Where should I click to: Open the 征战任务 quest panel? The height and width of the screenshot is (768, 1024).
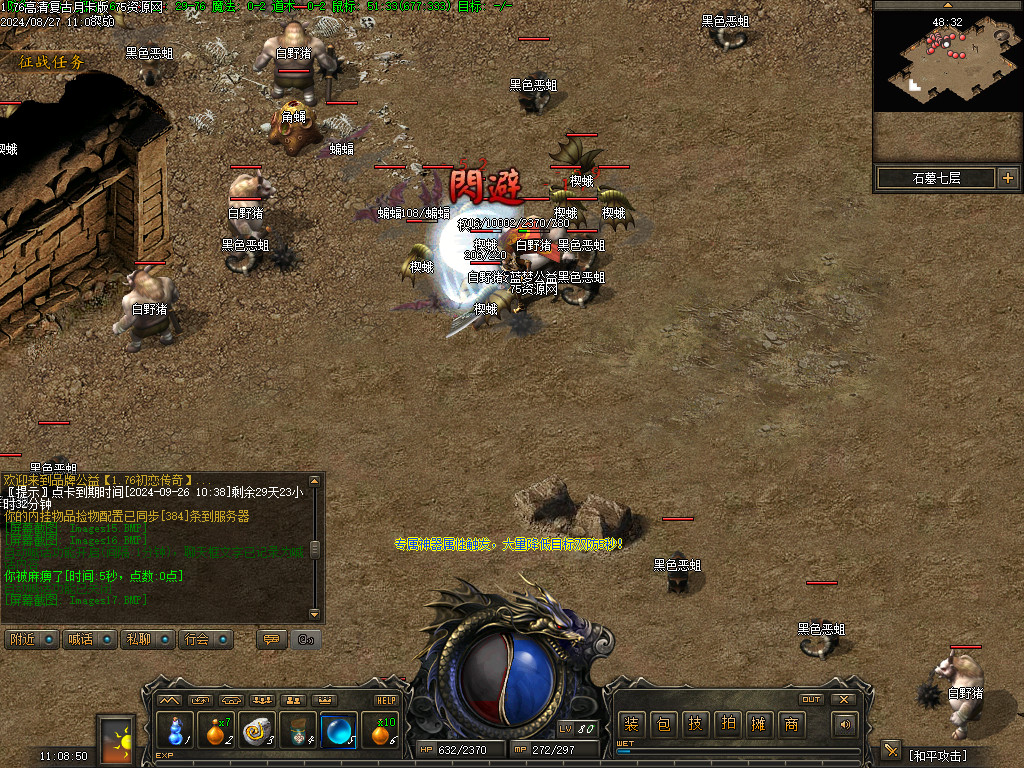point(52,61)
